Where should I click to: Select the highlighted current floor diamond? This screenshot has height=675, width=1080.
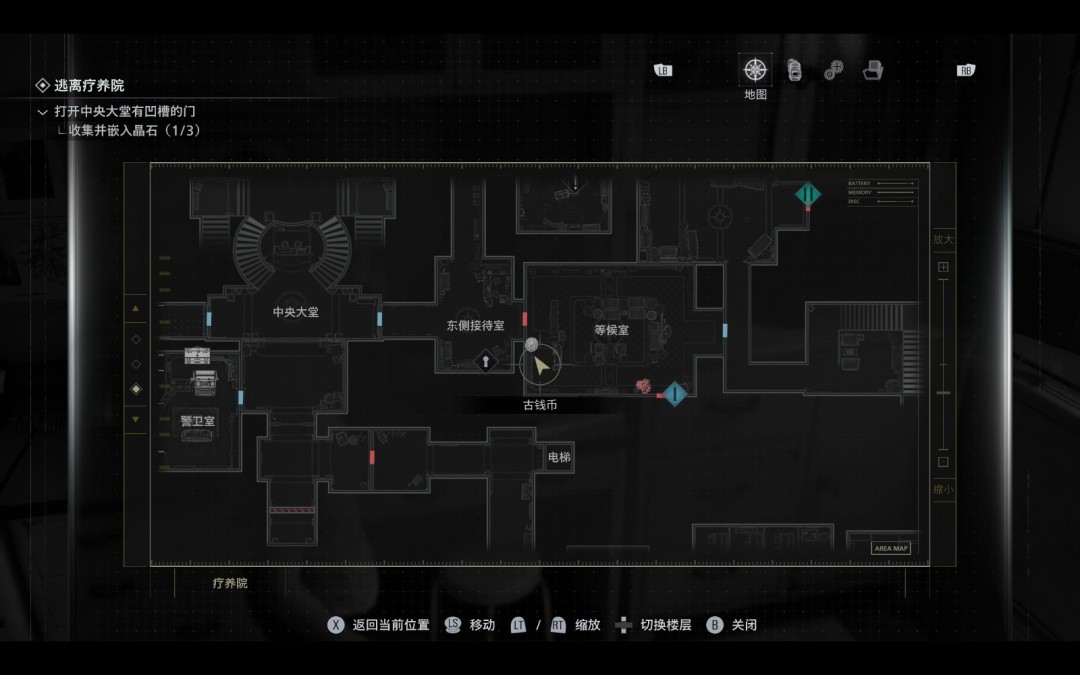coord(136,389)
